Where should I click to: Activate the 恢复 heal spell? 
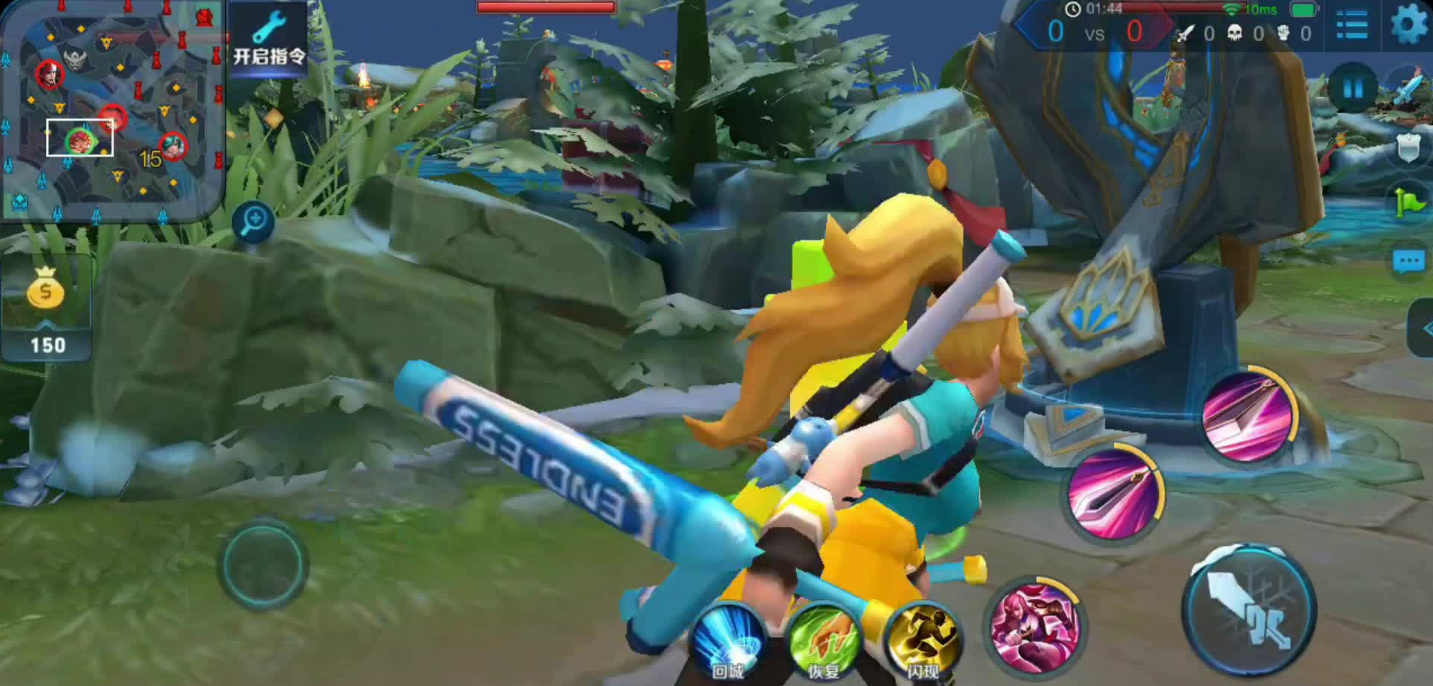point(824,640)
